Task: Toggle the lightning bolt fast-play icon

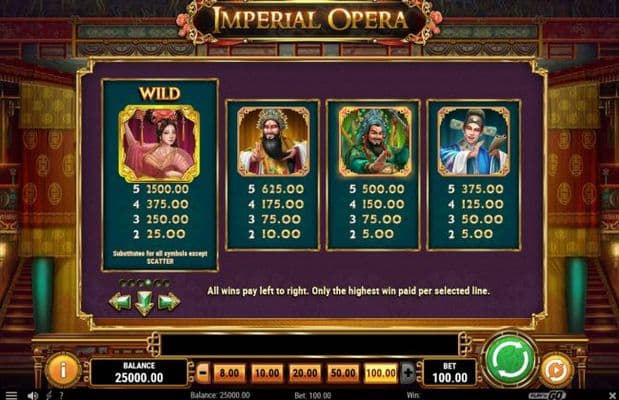Action: (49, 395)
